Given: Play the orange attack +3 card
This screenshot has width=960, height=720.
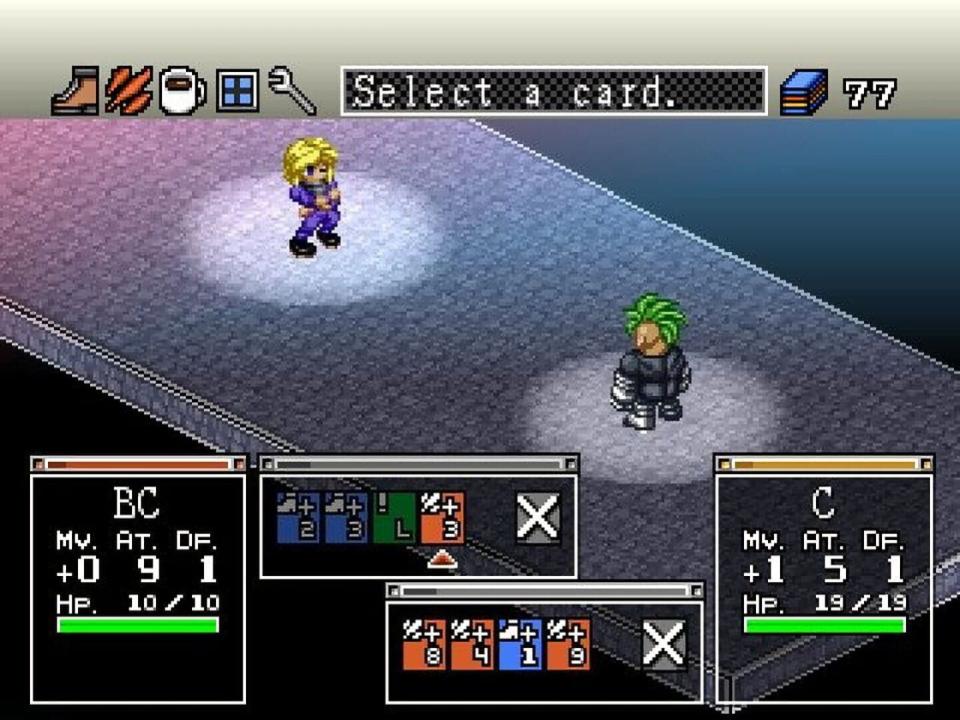Looking at the screenshot, I should tap(442, 517).
